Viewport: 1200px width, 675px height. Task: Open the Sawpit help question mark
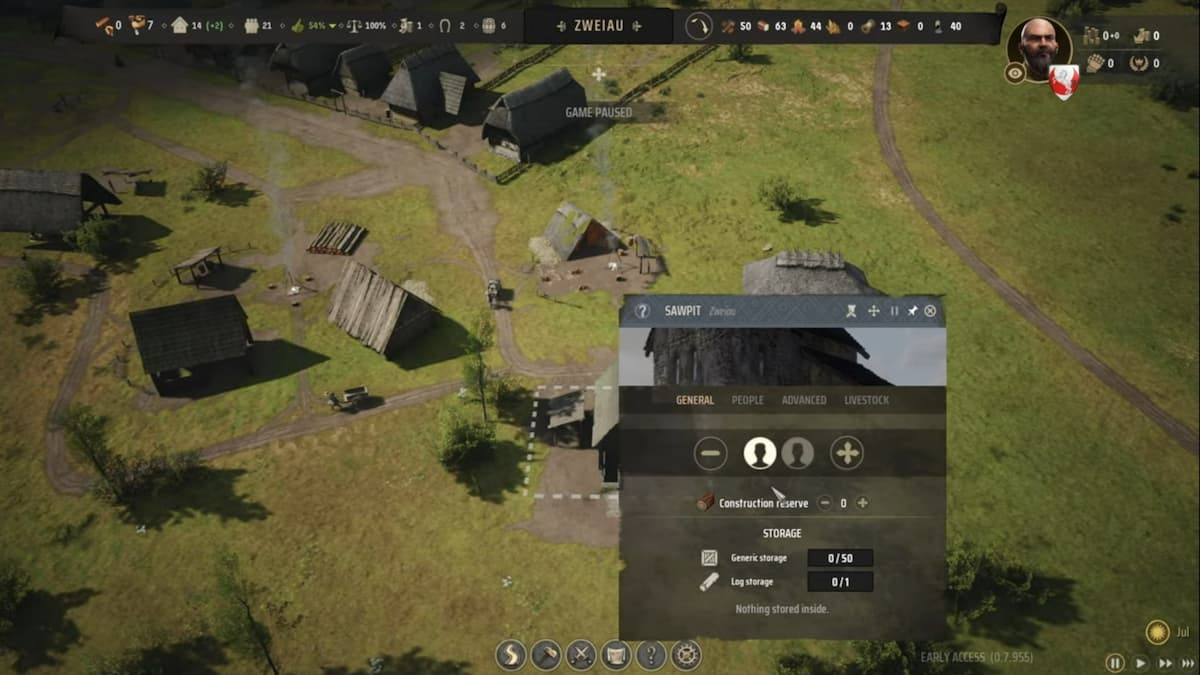pyautogui.click(x=643, y=311)
